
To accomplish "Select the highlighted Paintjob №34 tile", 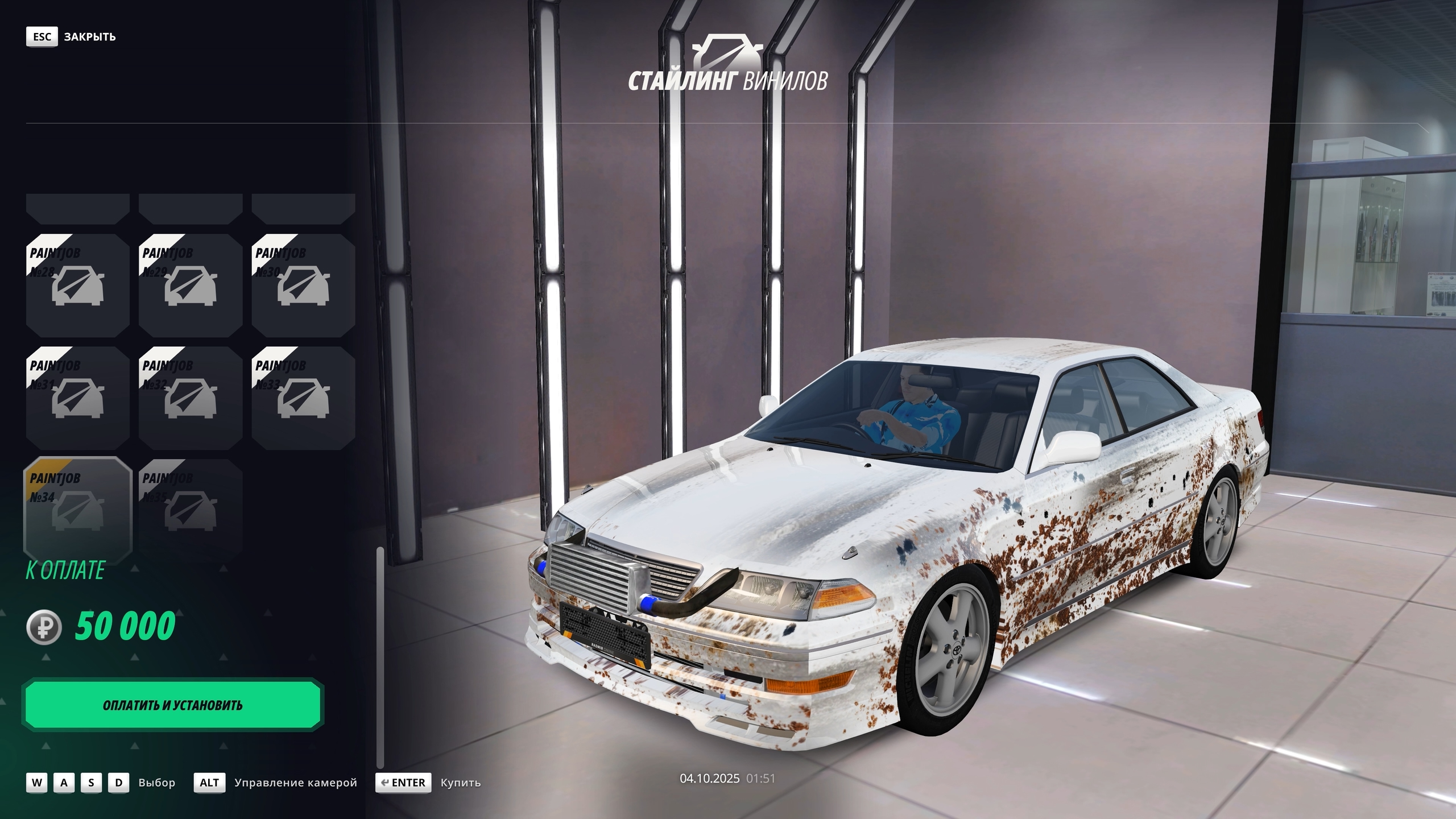I will point(77,511).
